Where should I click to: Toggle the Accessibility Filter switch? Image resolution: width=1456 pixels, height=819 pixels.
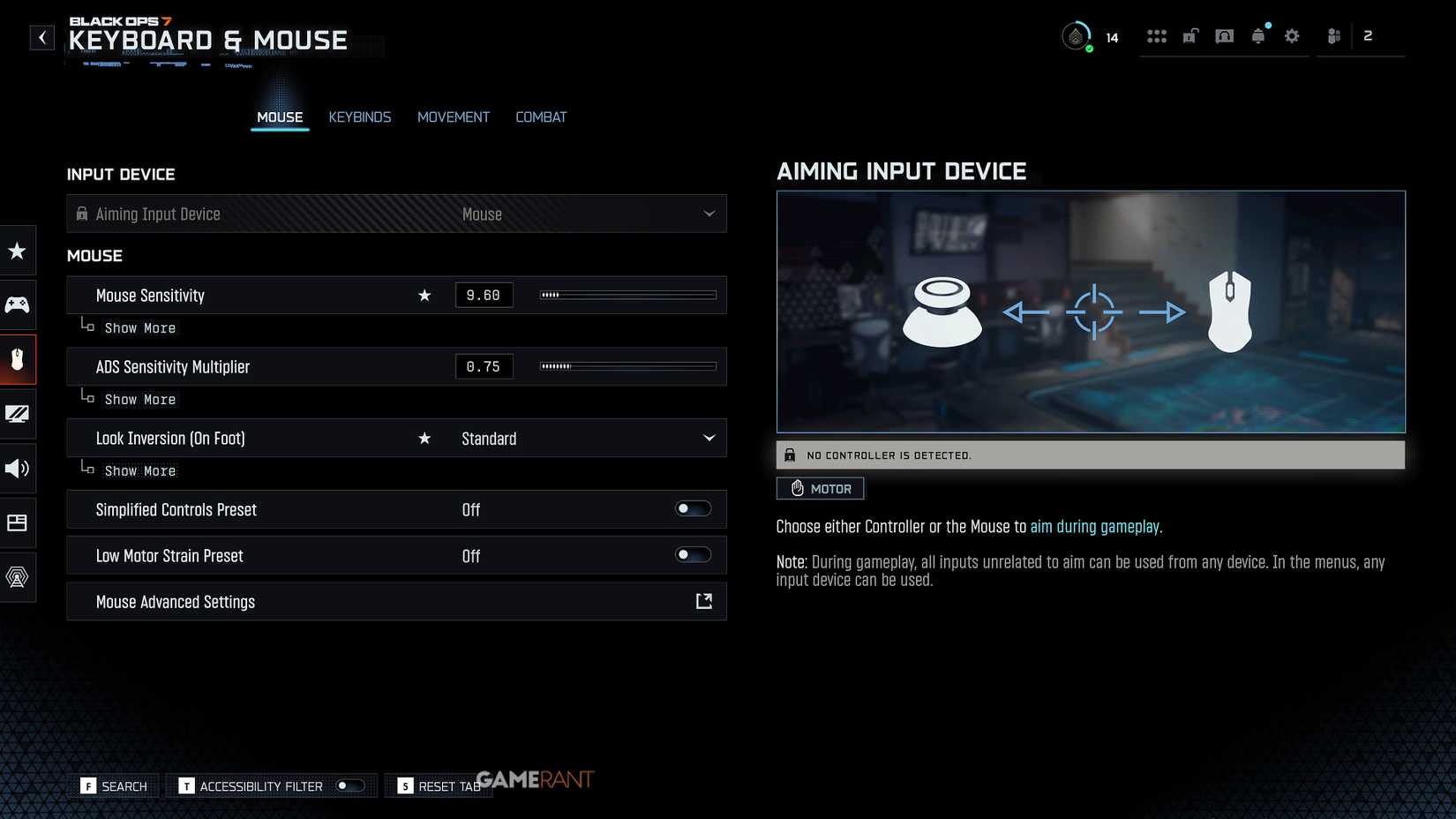[349, 785]
